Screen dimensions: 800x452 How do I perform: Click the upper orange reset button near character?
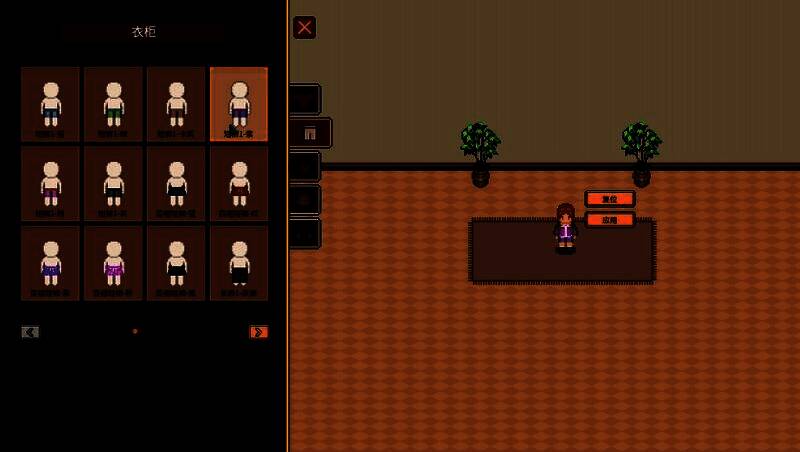click(x=609, y=199)
